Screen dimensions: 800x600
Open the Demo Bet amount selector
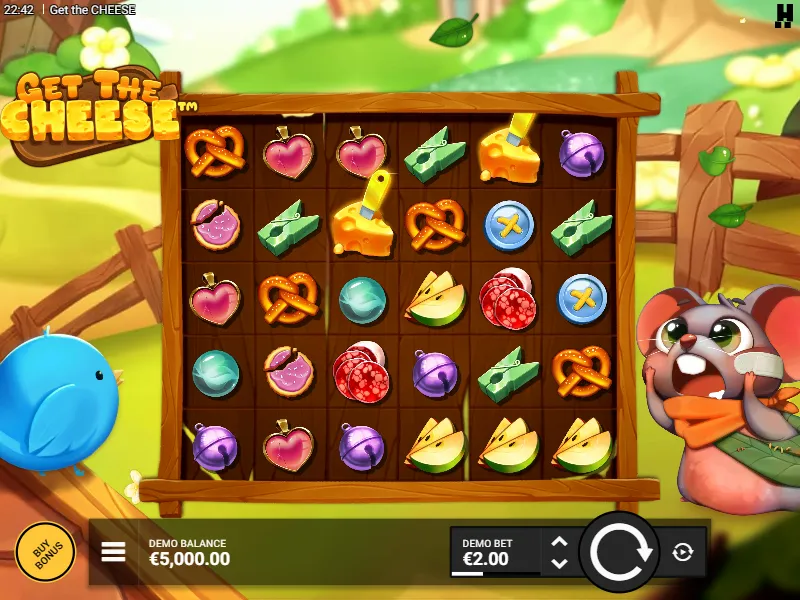click(x=495, y=552)
